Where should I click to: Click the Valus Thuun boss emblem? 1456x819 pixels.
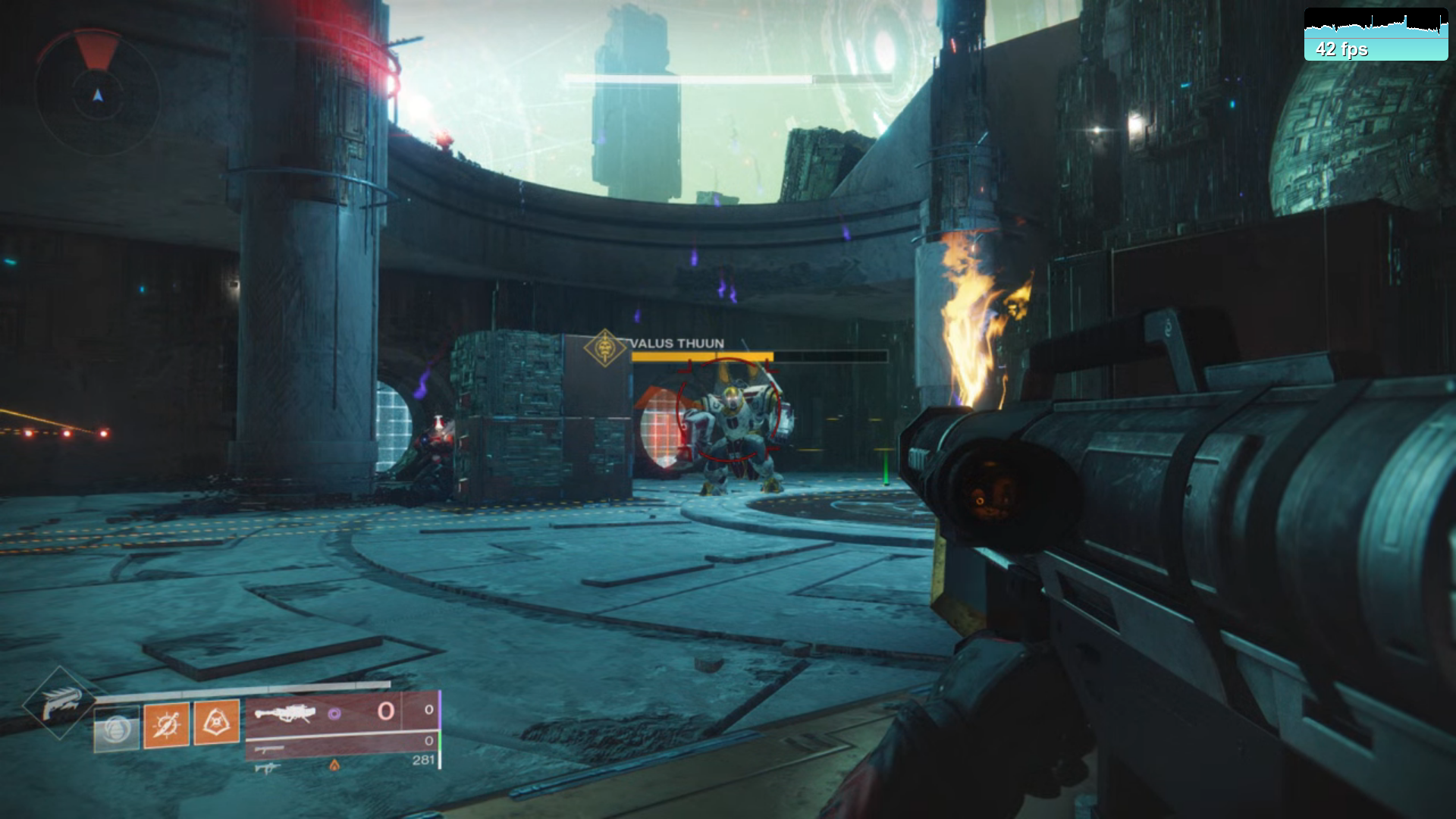tap(604, 348)
